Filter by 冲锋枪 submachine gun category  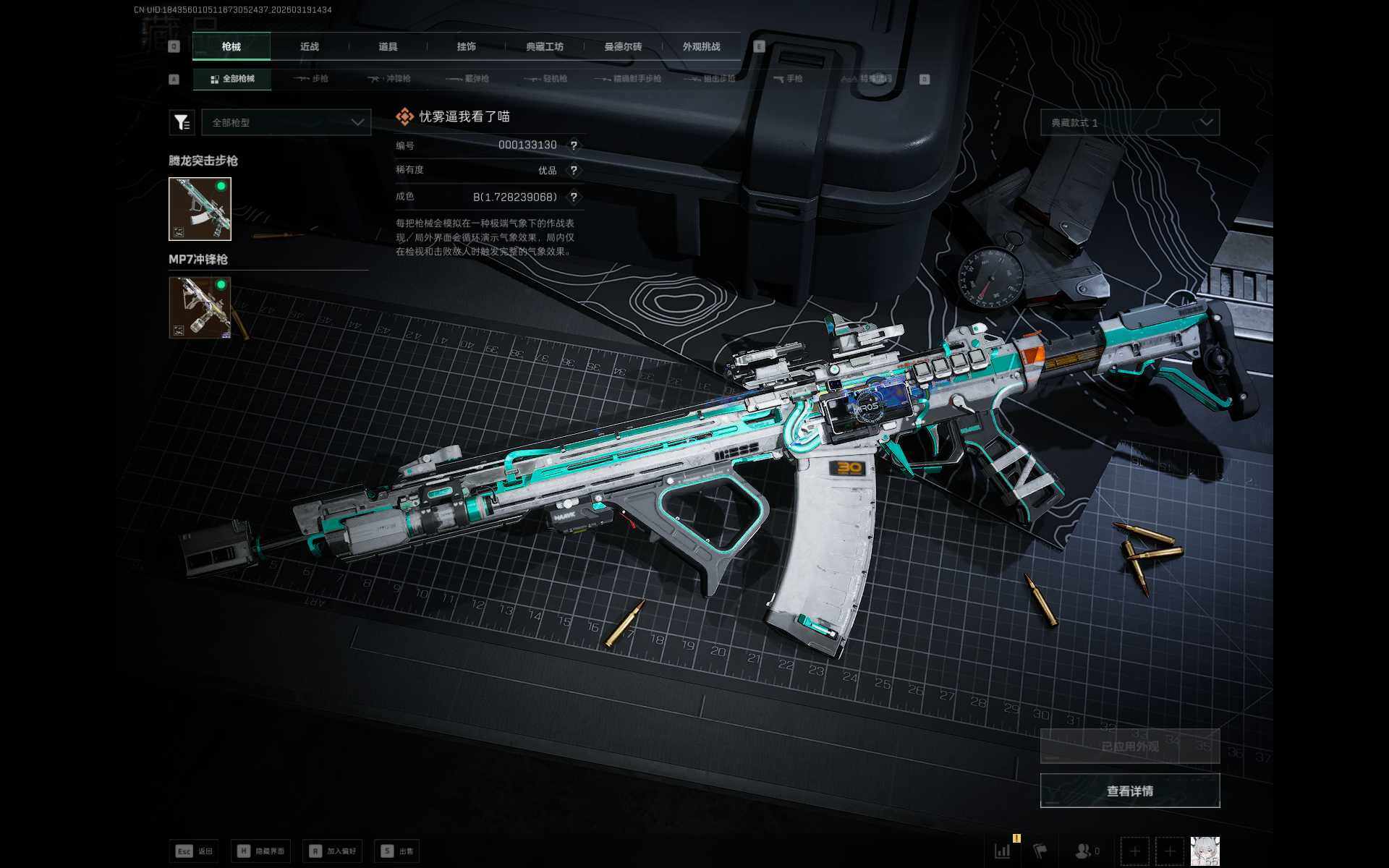(389, 79)
